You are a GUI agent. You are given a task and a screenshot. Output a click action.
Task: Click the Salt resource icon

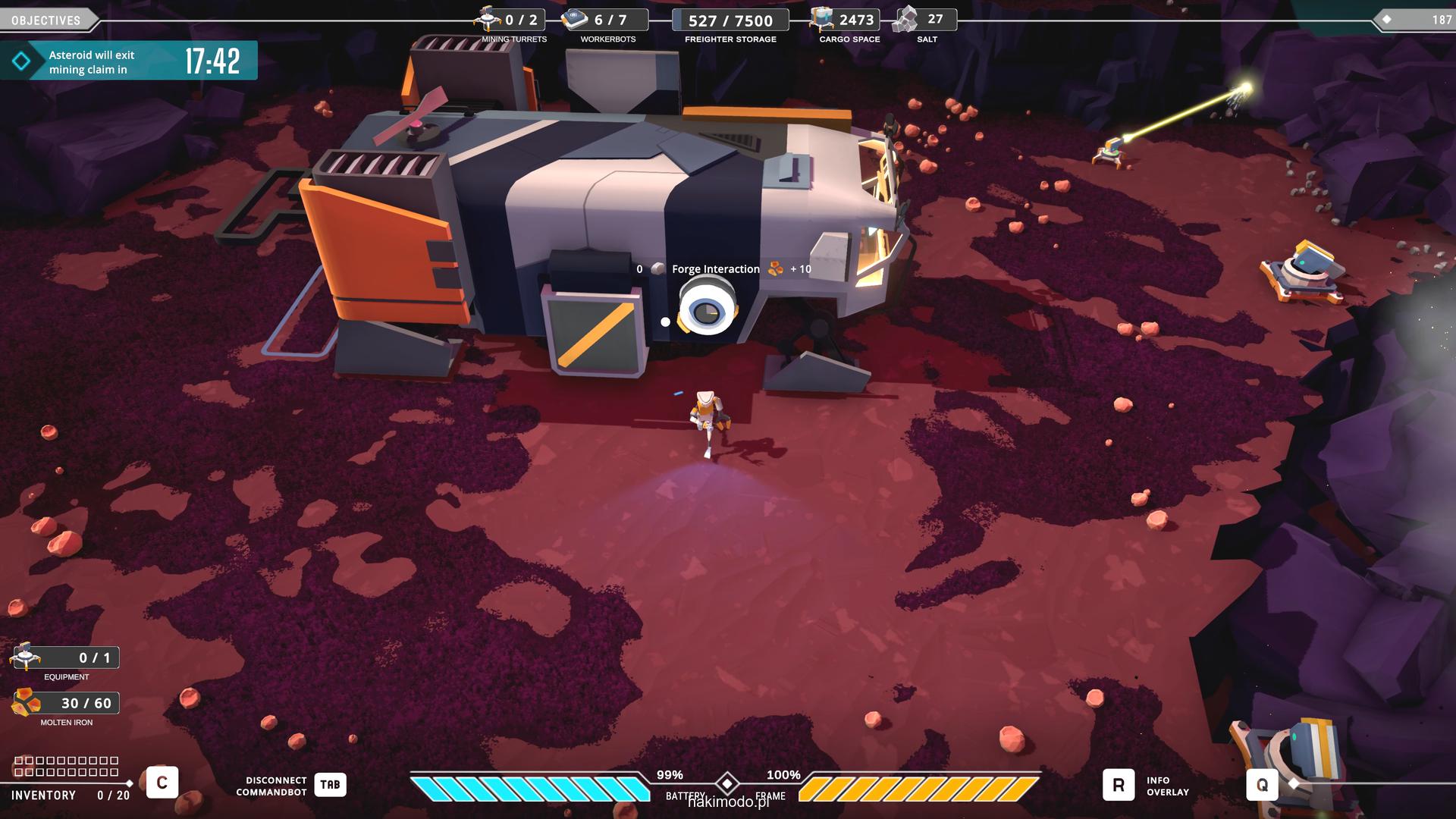point(905,20)
